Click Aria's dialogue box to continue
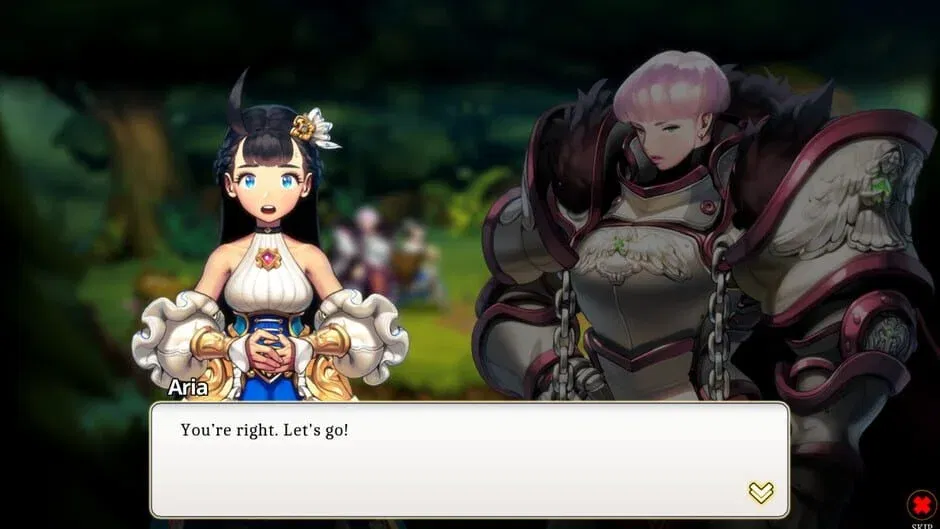This screenshot has height=529, width=940. (x=469, y=459)
